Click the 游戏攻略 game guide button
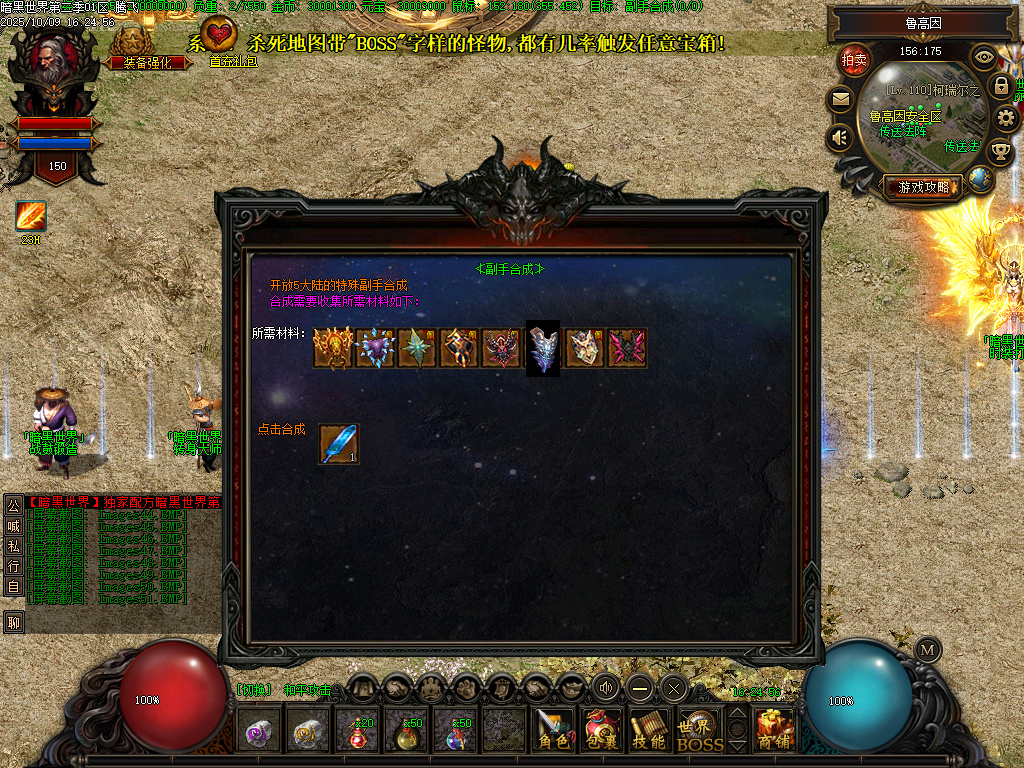The width and height of the screenshot is (1024, 768). [x=922, y=186]
